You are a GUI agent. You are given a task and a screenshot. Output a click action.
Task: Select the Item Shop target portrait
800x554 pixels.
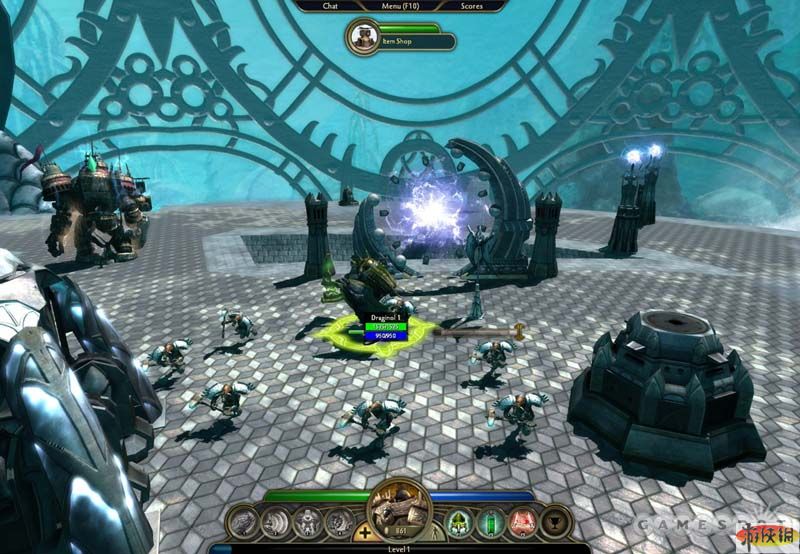click(361, 37)
